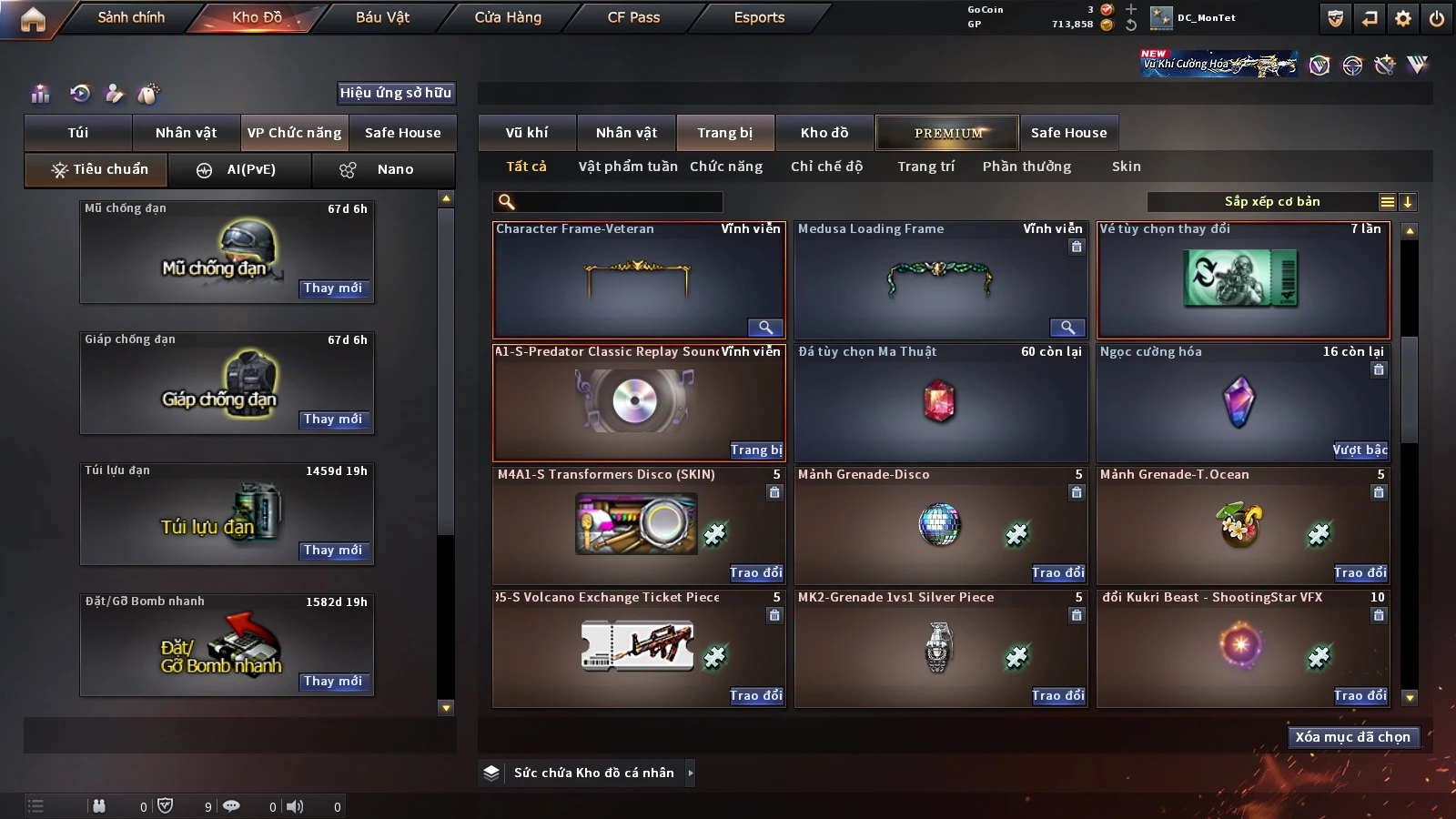Viewport: 1456px width, 819px height.
Task: Open the Sắp xếp cơ bản sort dropdown
Action: click(x=1272, y=202)
